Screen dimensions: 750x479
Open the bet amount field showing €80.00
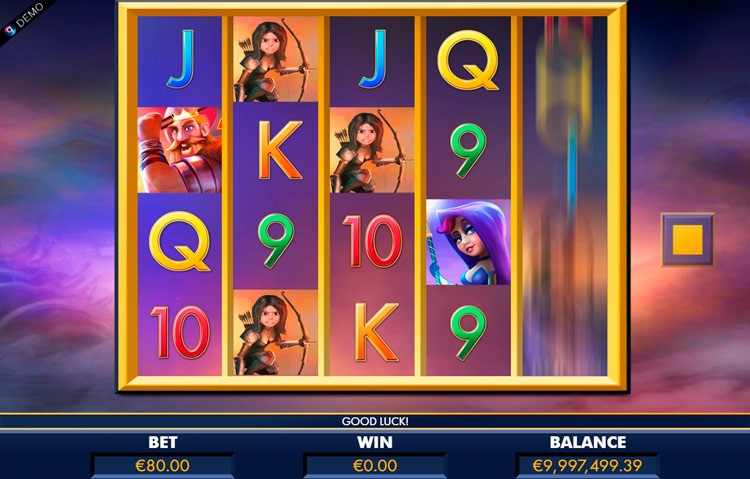[x=162, y=465]
